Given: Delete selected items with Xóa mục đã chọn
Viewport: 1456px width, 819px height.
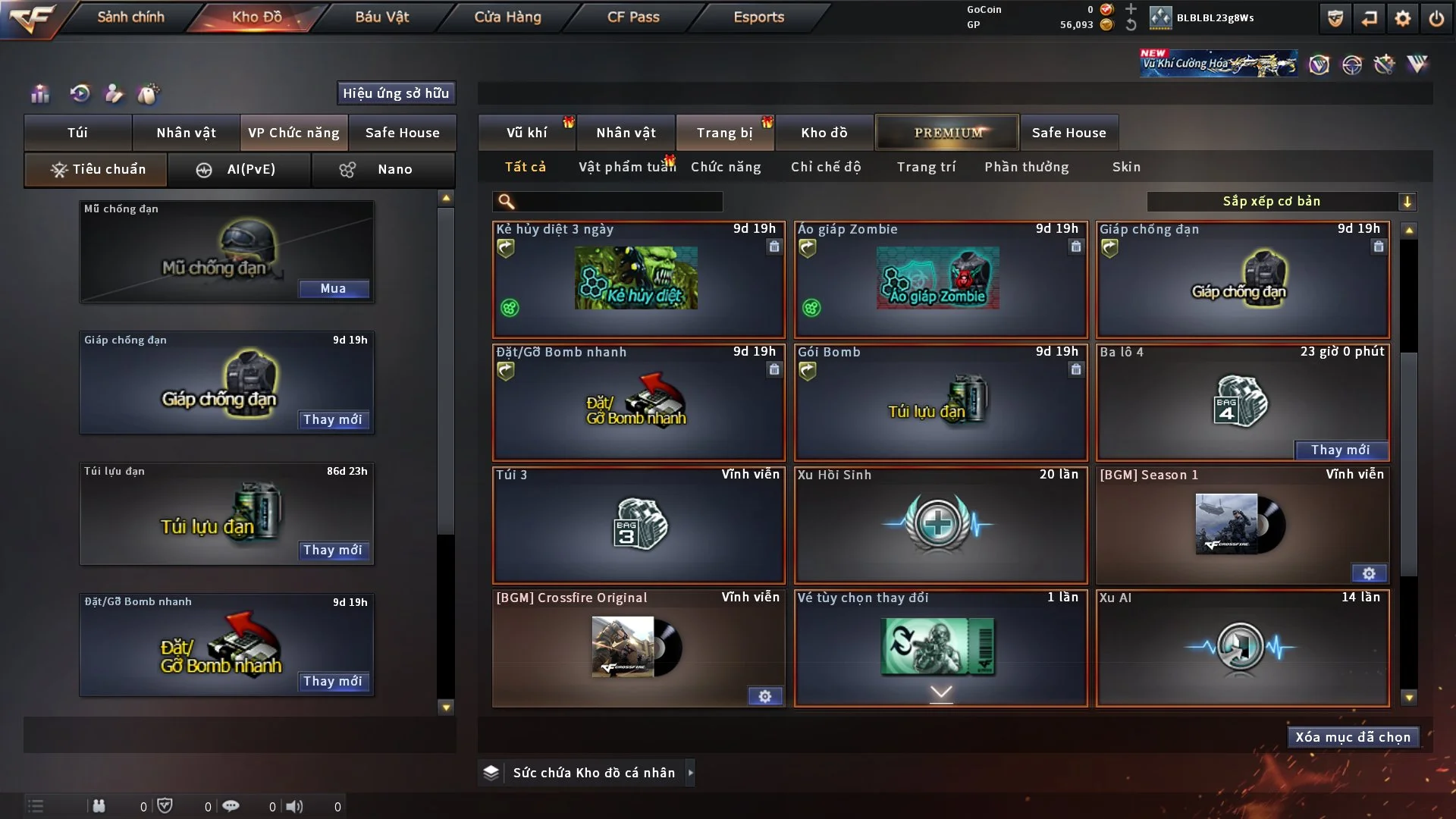Looking at the screenshot, I should 1353,737.
